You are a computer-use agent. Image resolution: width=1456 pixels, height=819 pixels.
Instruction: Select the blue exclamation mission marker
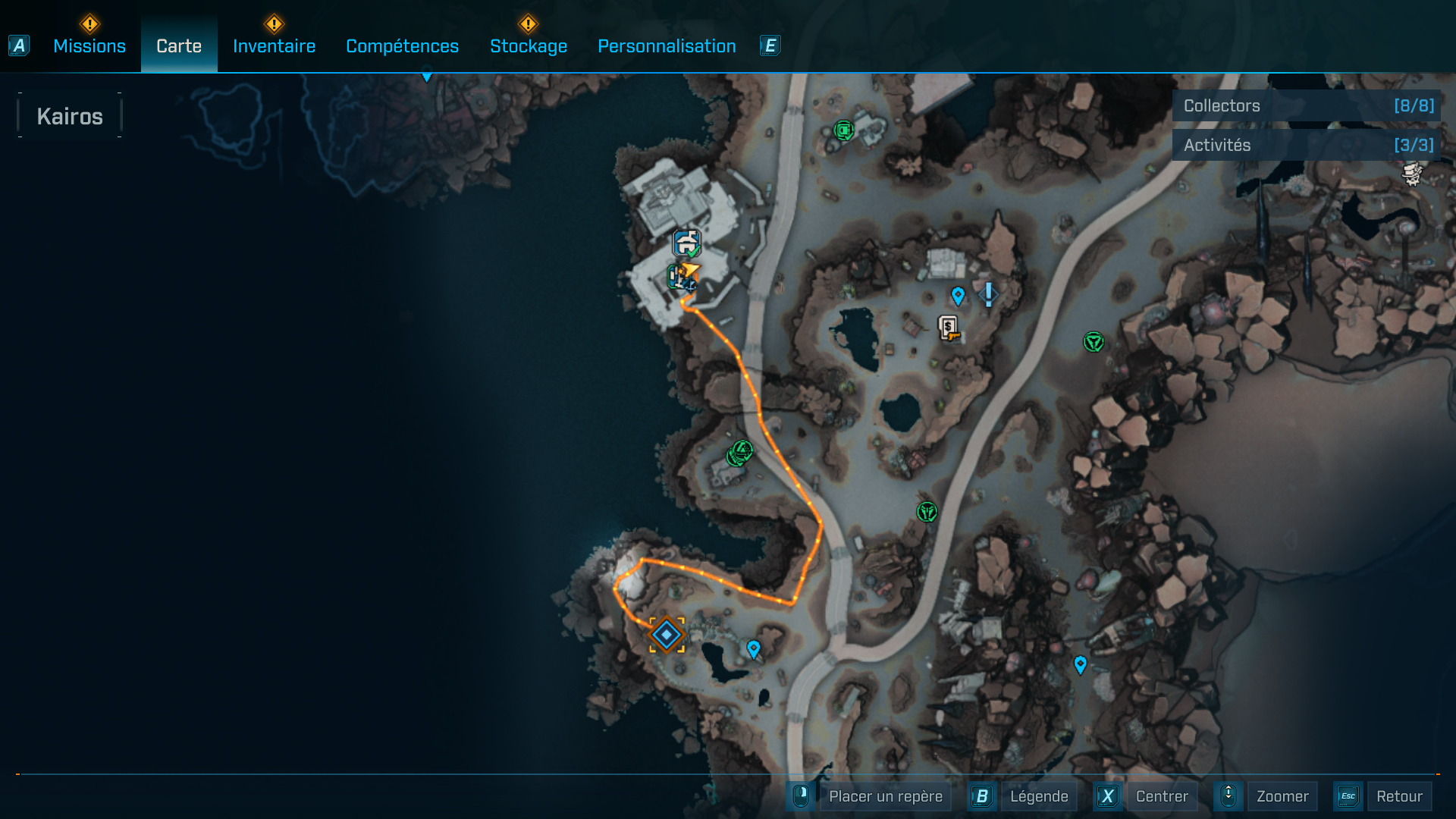[x=988, y=294]
